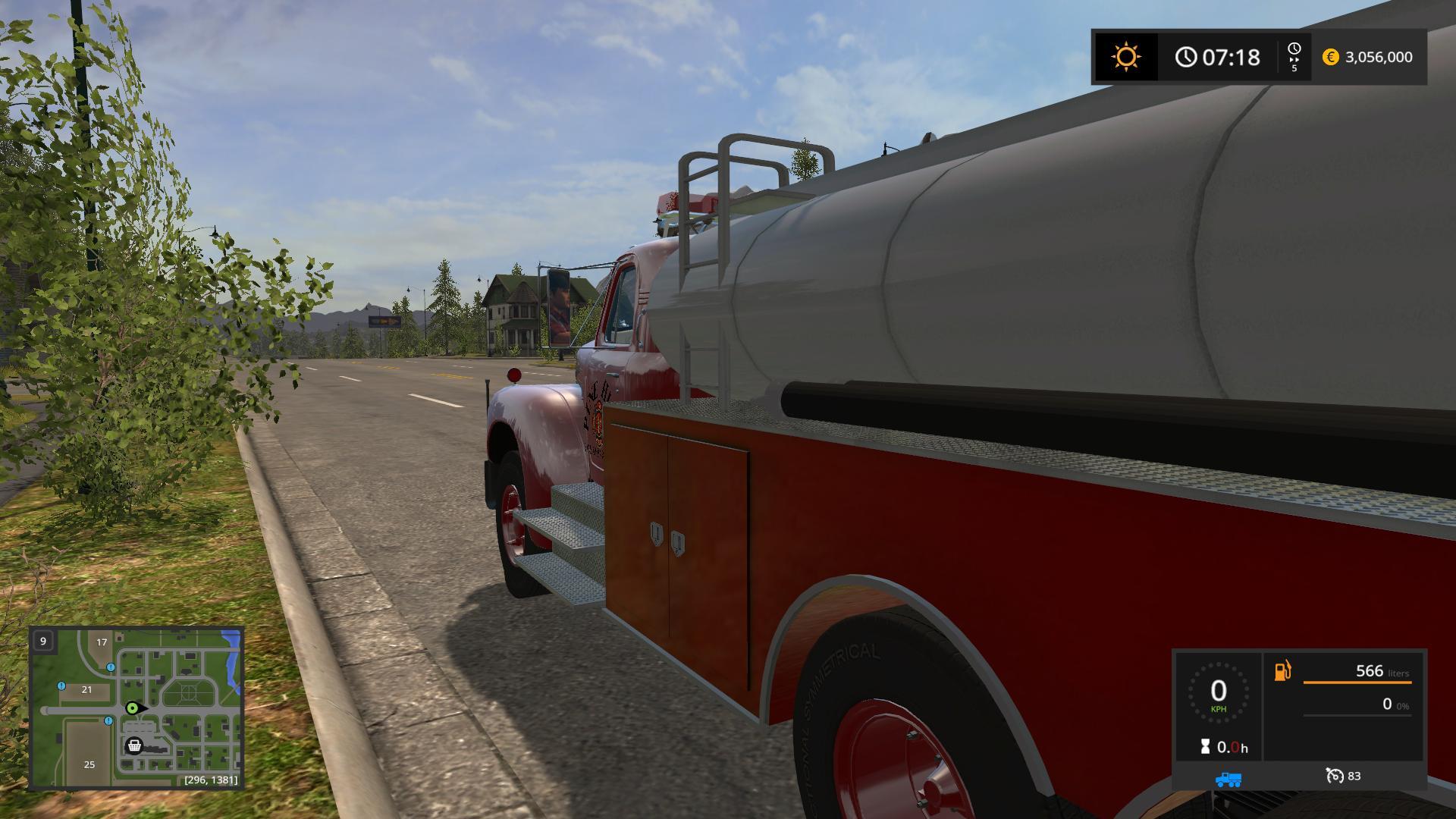Click the blue mission marker beside field 17
Viewport: 1456px width, 819px height.
click(111, 667)
